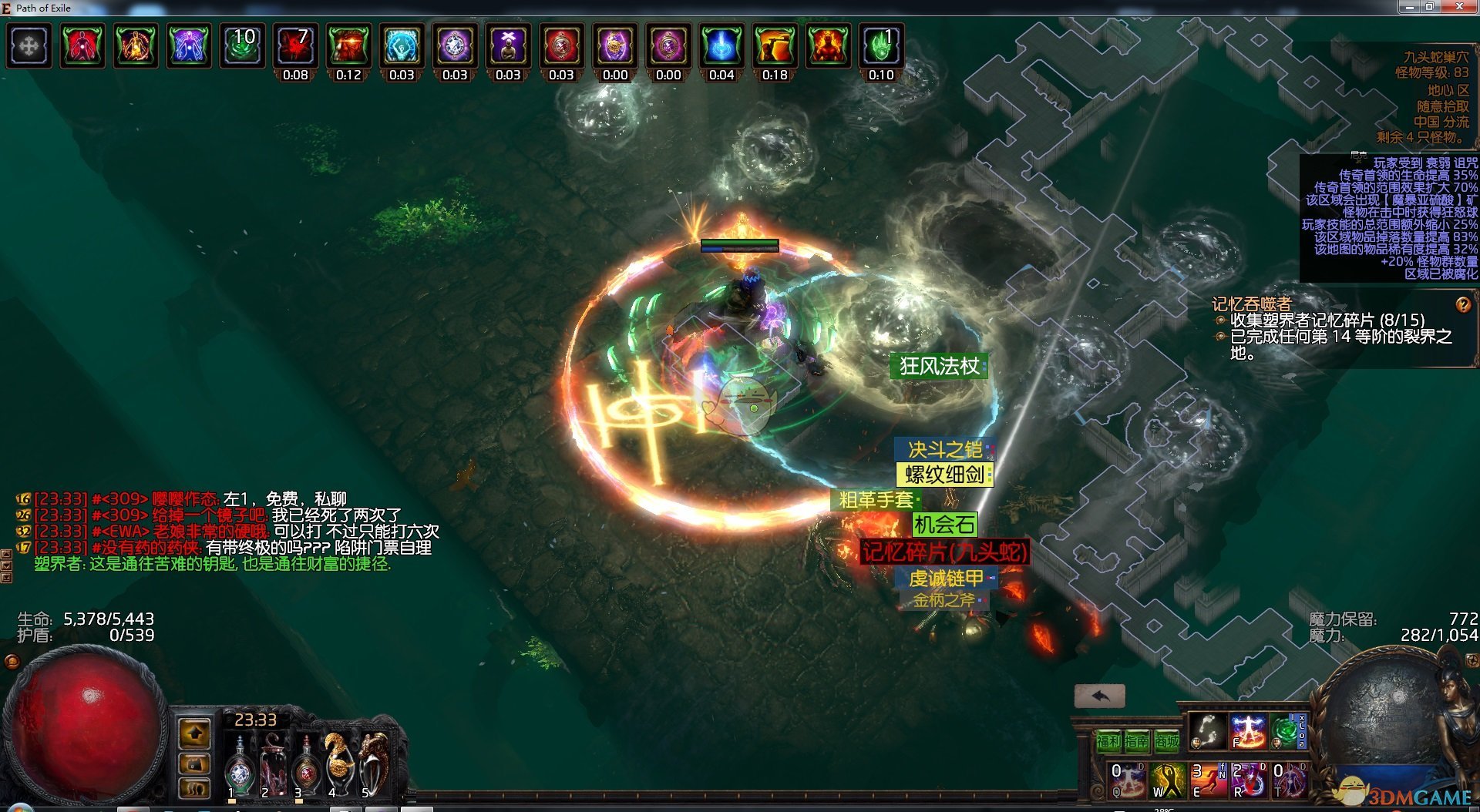Click the help question mark on the quest tracker
This screenshot has width=1480, height=812.
1462,304
